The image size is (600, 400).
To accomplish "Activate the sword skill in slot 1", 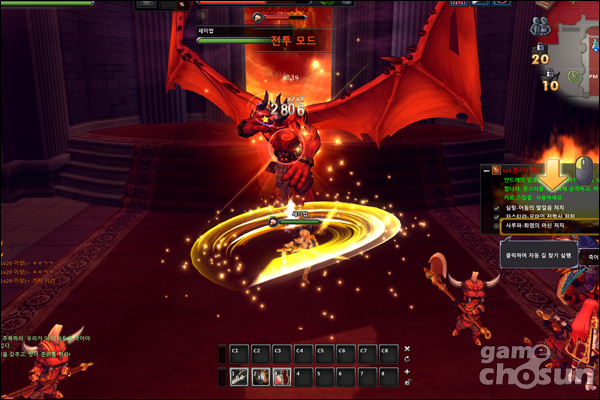I will [x=239, y=376].
